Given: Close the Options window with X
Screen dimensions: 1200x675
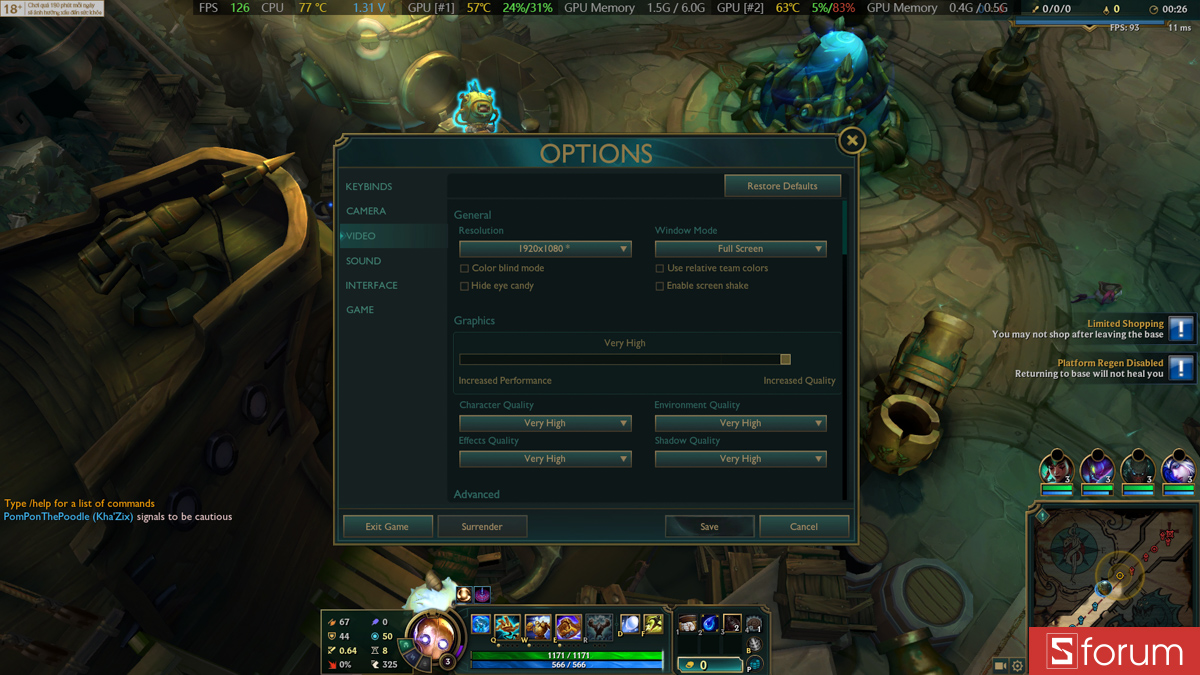Looking at the screenshot, I should [x=851, y=141].
